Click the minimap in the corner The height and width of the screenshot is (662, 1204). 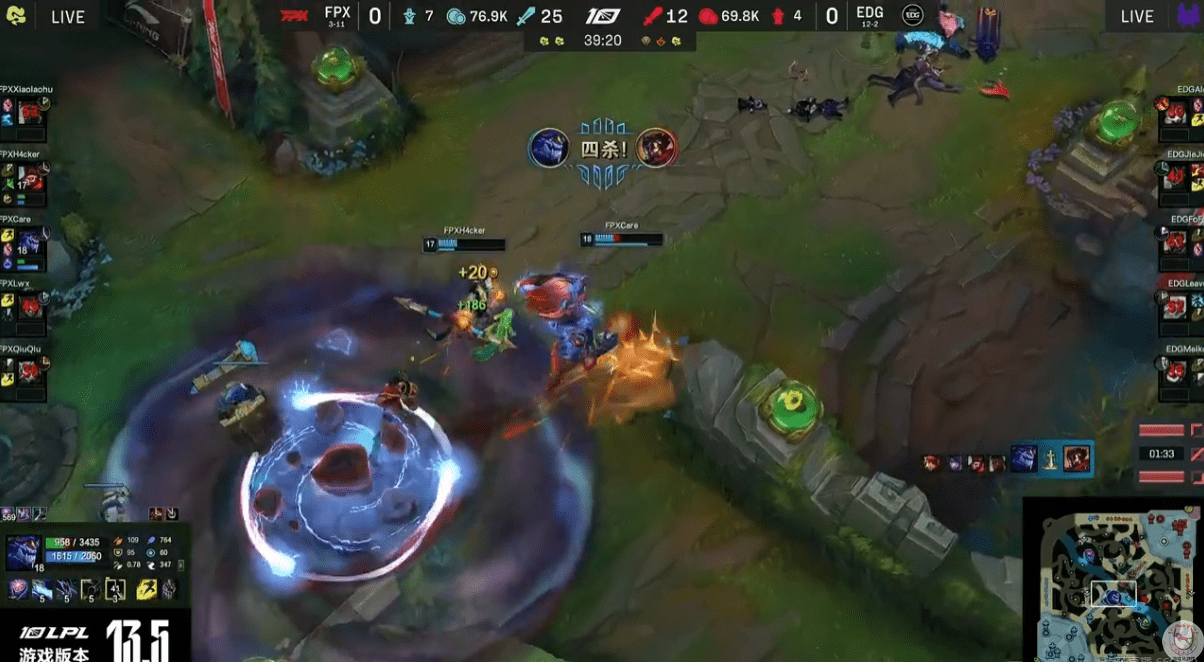tap(1113, 580)
